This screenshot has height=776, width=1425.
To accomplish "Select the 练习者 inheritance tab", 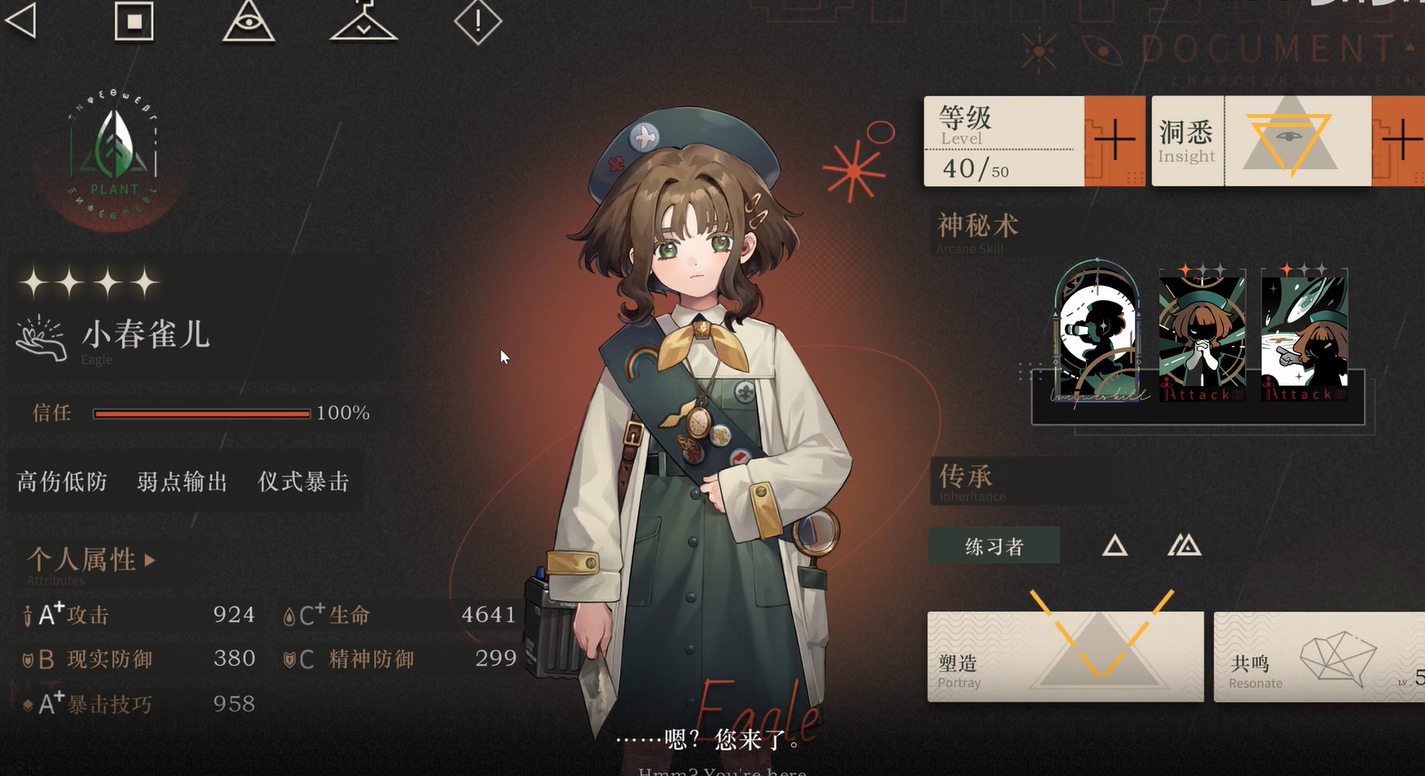I will coord(994,546).
